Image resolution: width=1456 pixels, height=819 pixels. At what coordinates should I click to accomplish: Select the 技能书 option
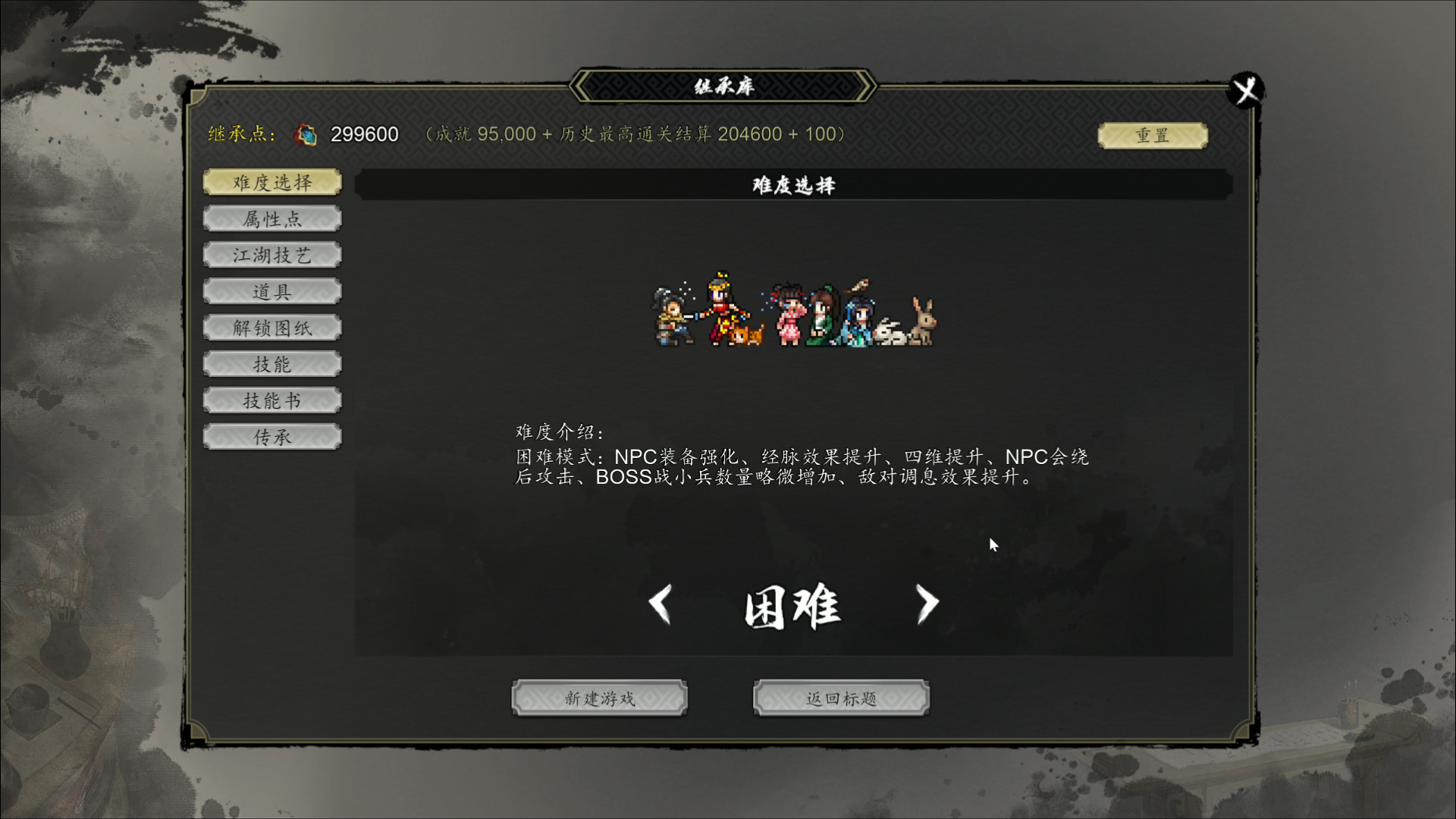(271, 400)
